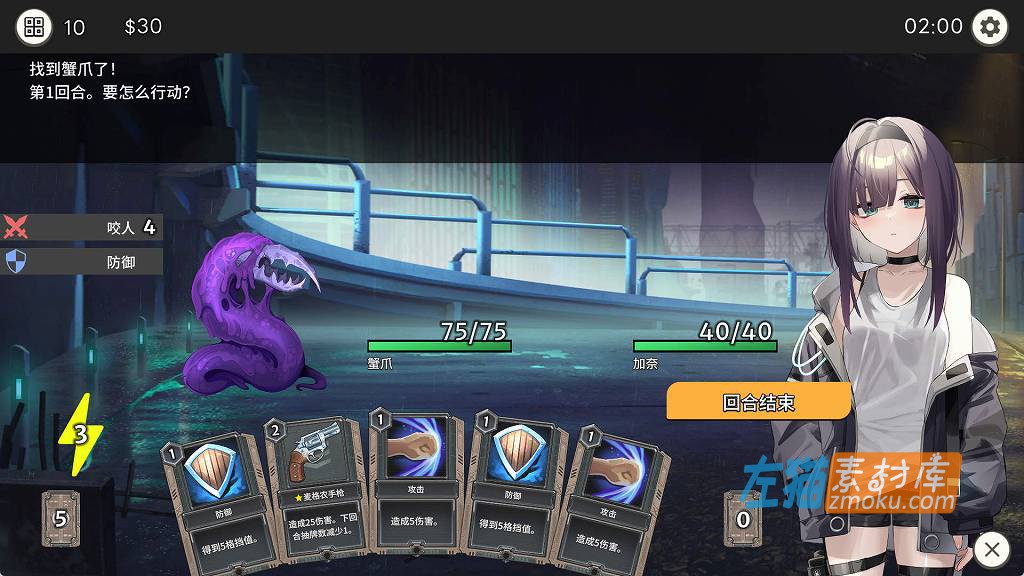View the draw pile showing 5

click(60, 518)
